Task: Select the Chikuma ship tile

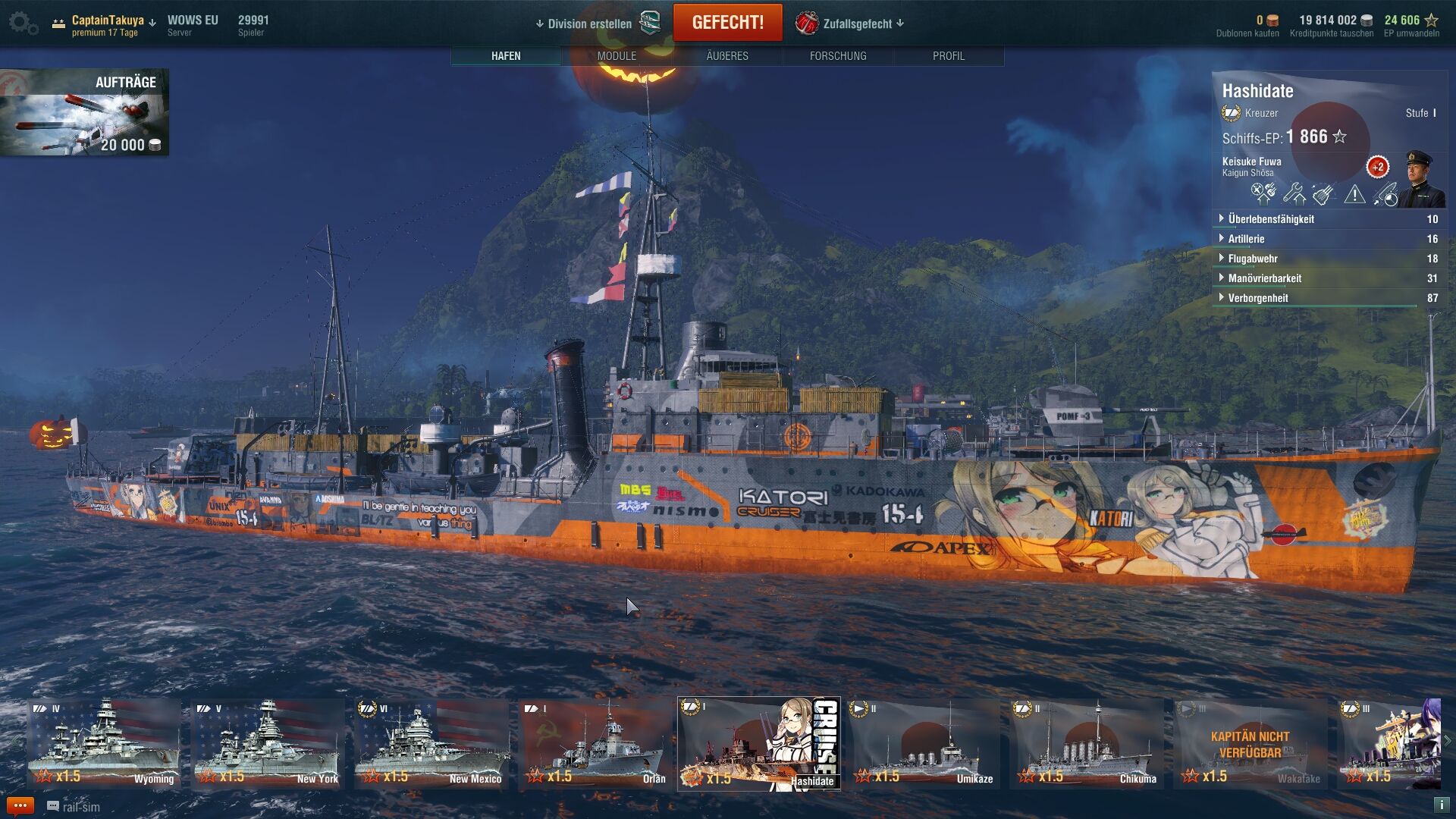Action: (x=1087, y=743)
